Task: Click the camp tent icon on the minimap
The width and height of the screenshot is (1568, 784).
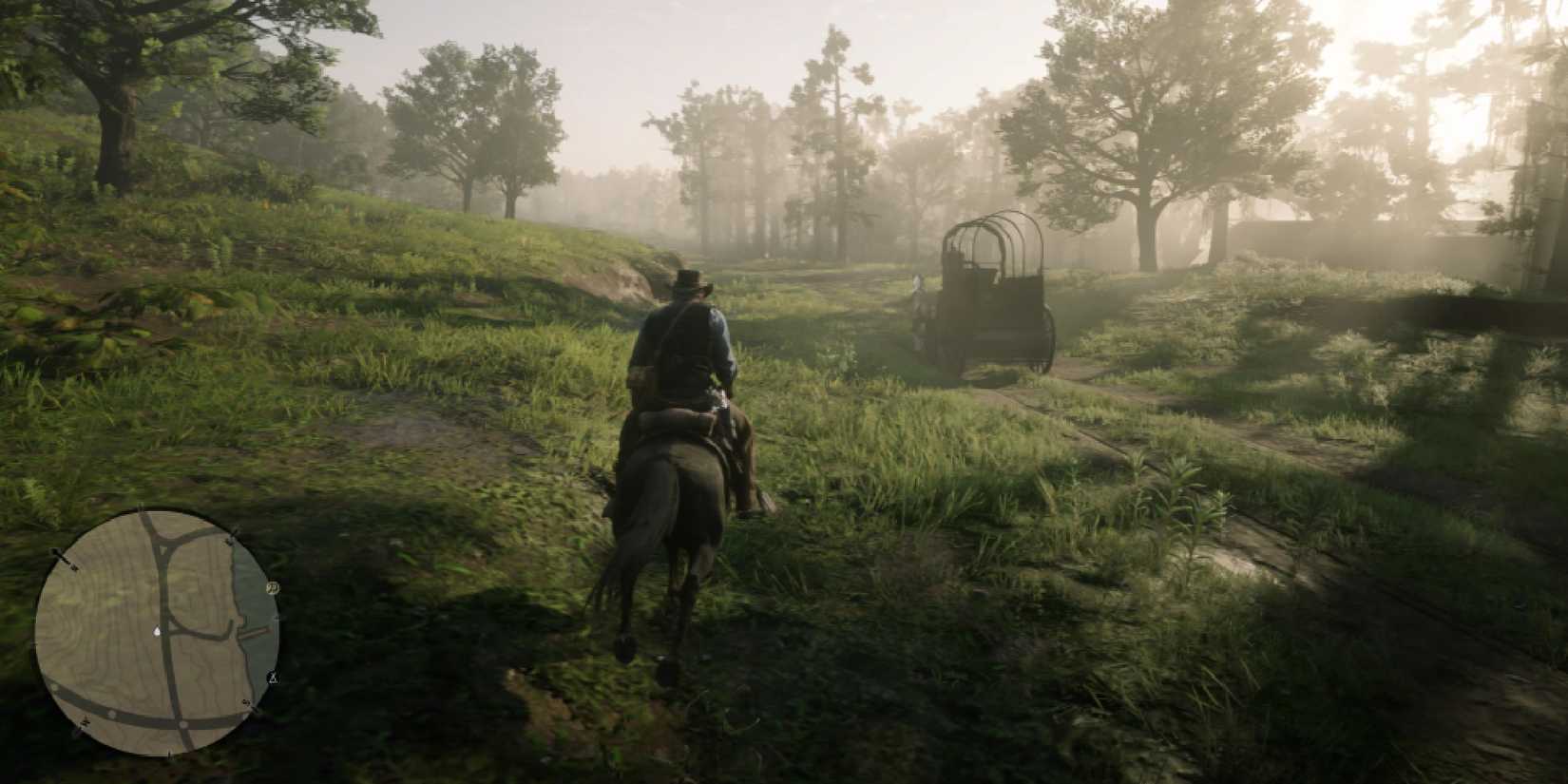Action: click(x=272, y=678)
